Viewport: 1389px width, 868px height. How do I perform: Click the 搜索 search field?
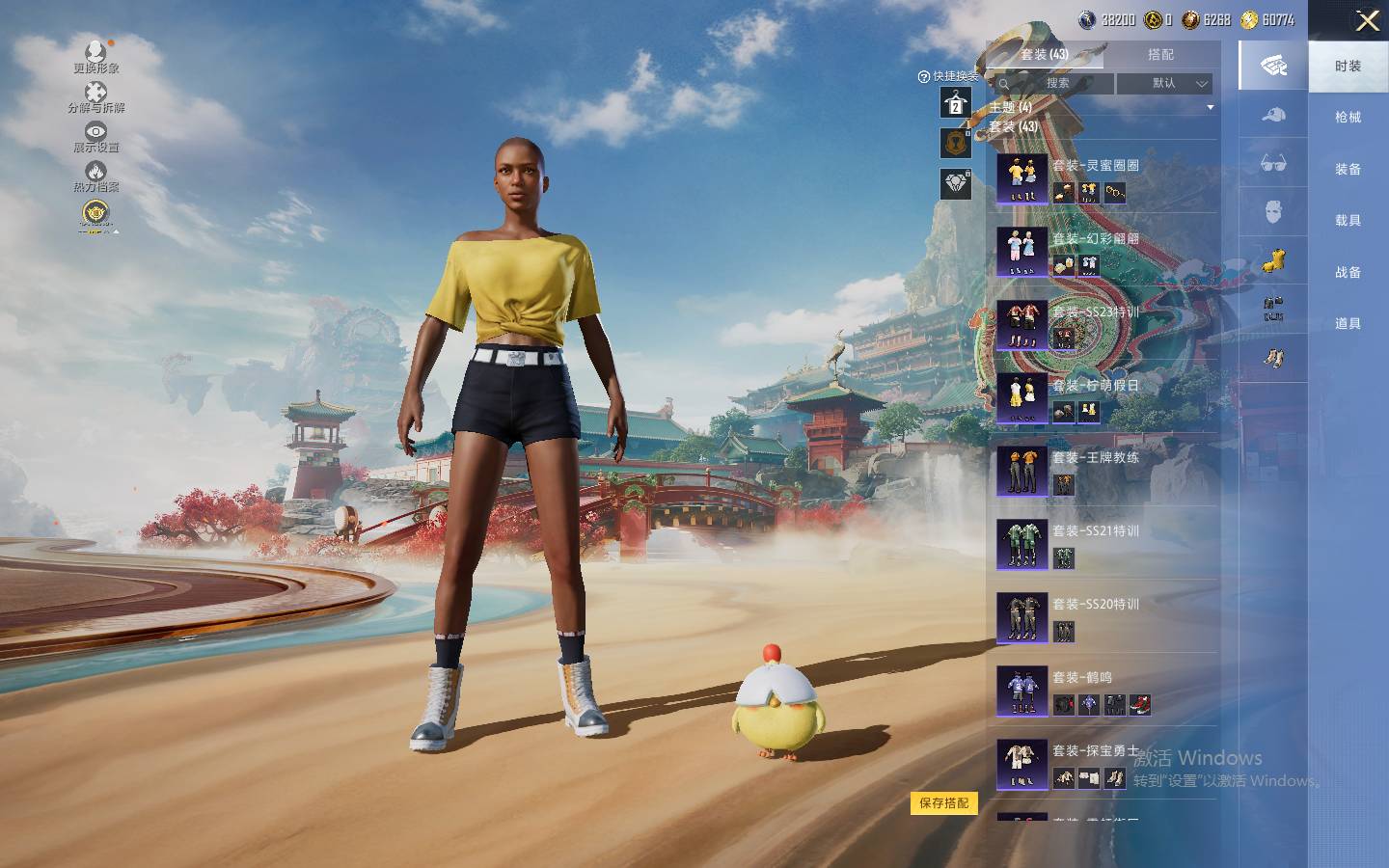pos(1056,84)
